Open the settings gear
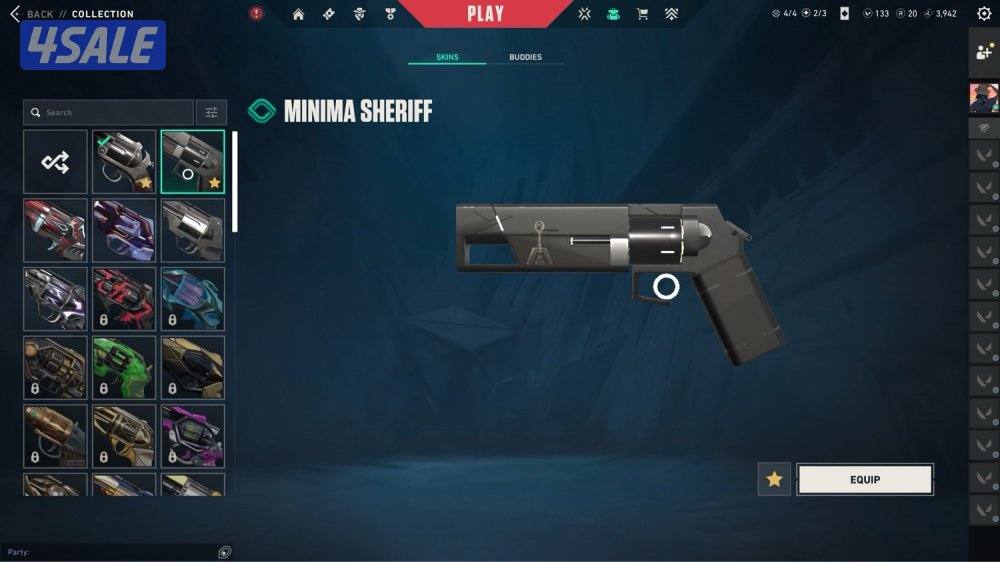Image resolution: width=1000 pixels, height=562 pixels. (984, 14)
